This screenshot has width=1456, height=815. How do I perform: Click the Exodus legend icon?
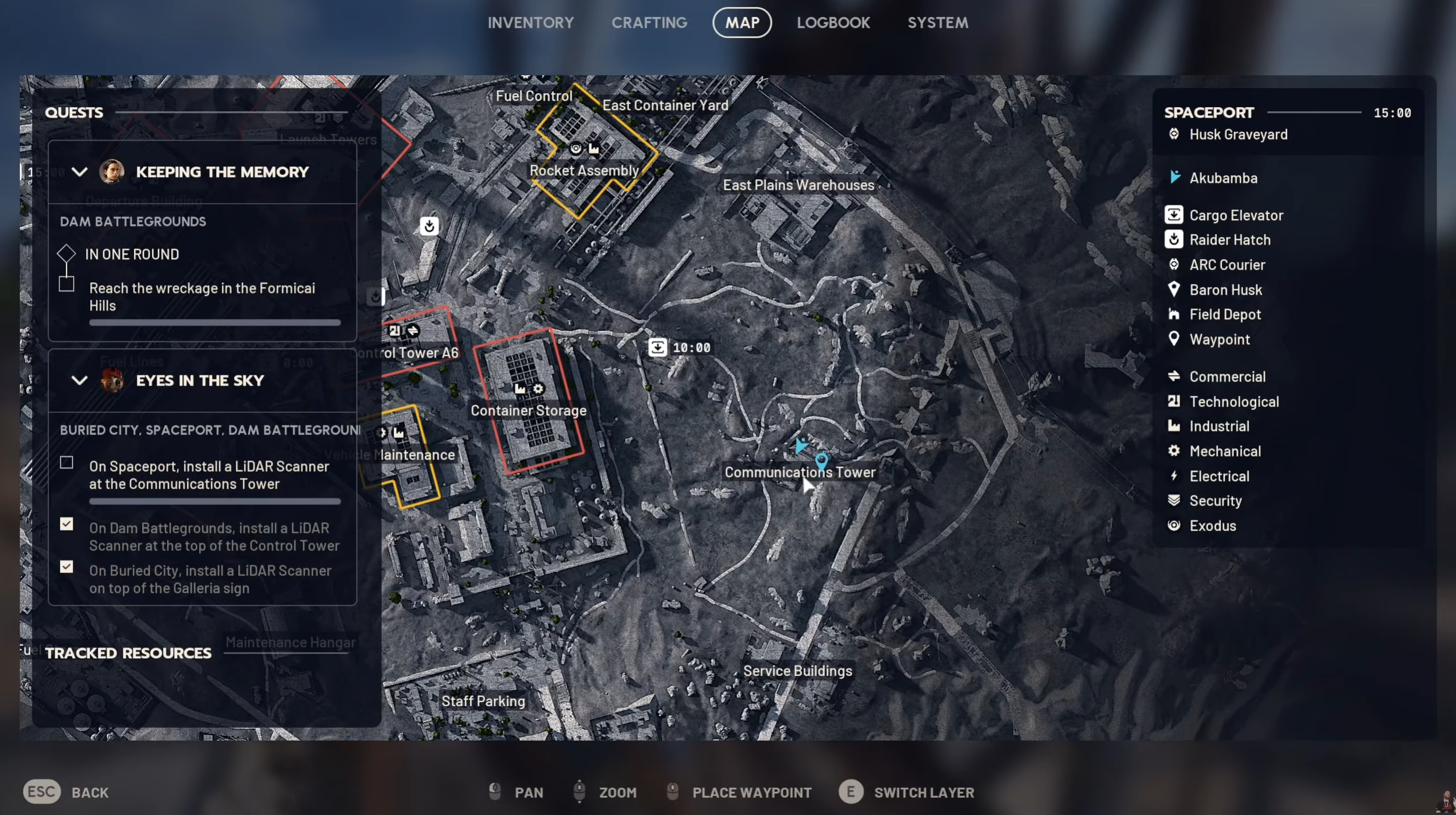coord(1174,526)
